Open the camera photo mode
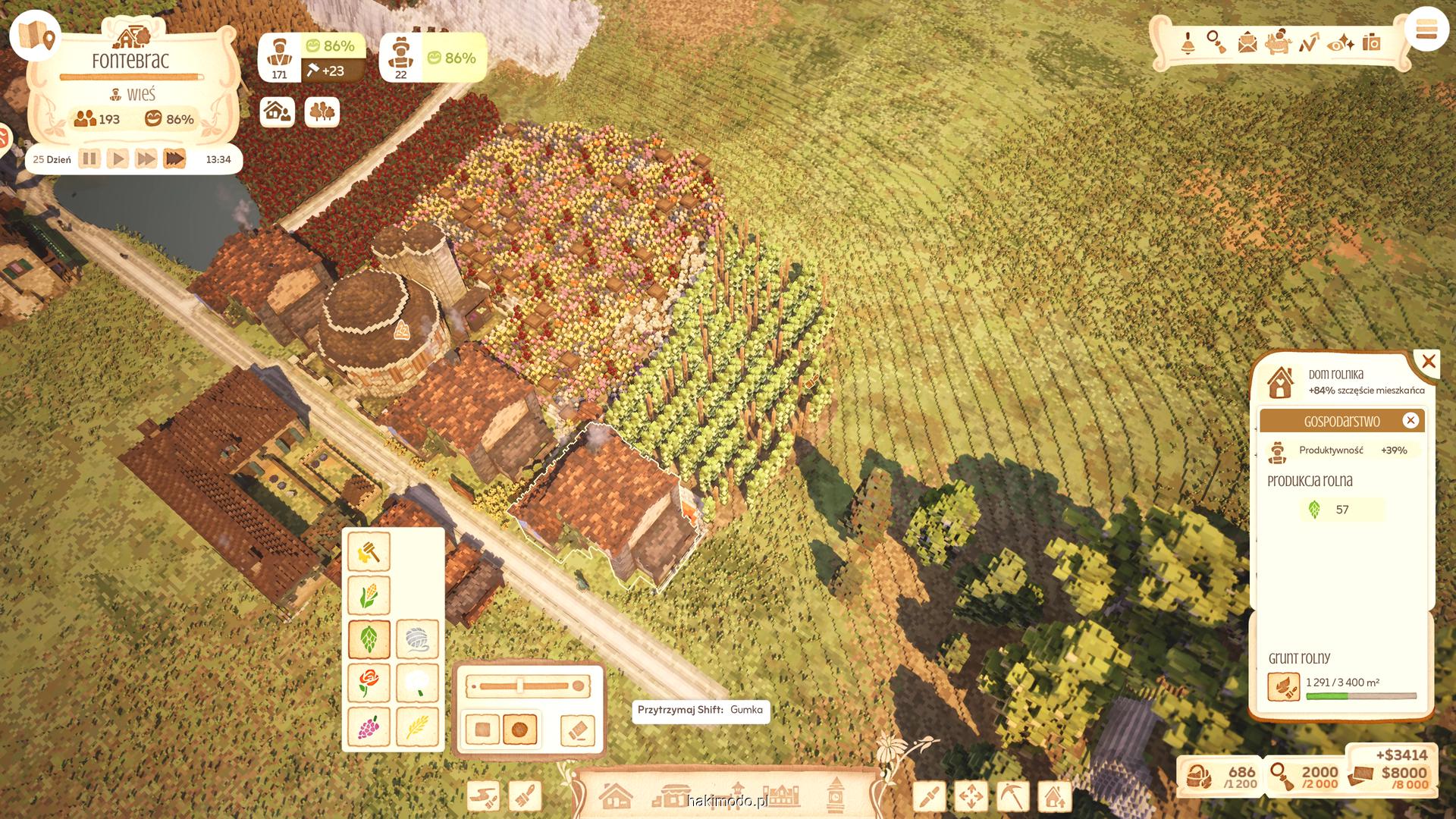1456x819 pixels. click(x=1371, y=42)
